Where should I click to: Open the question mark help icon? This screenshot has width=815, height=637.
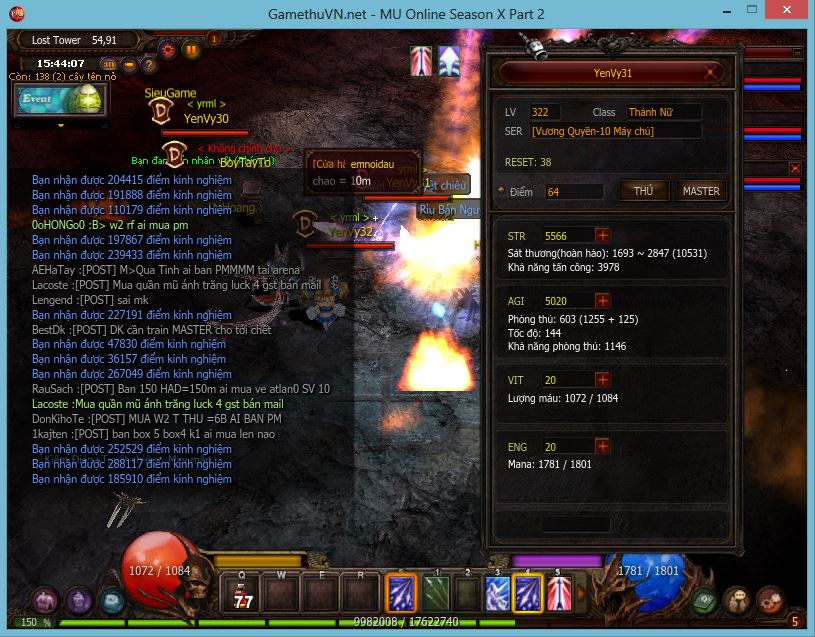click(149, 65)
